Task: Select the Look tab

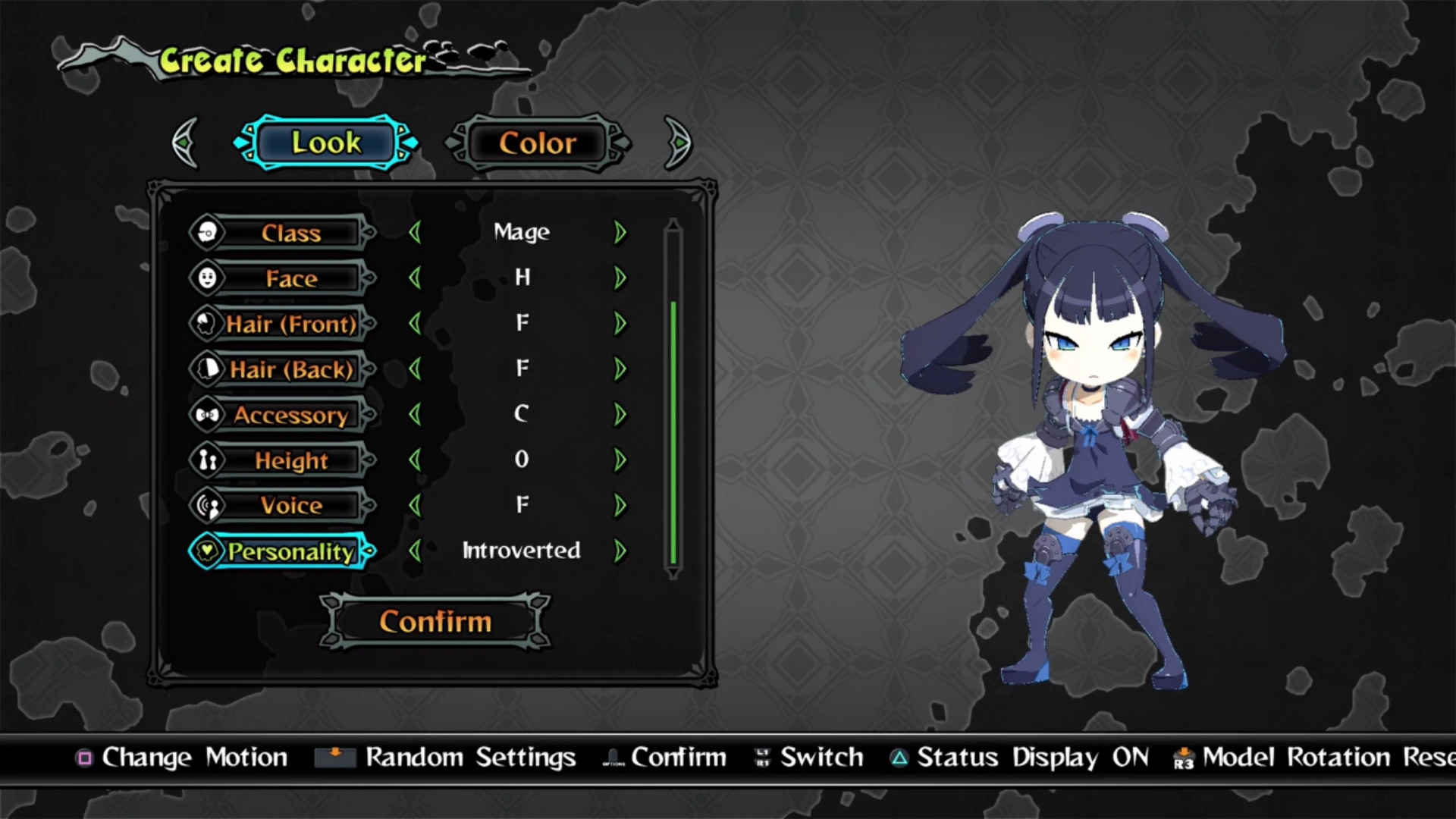Action: point(326,143)
